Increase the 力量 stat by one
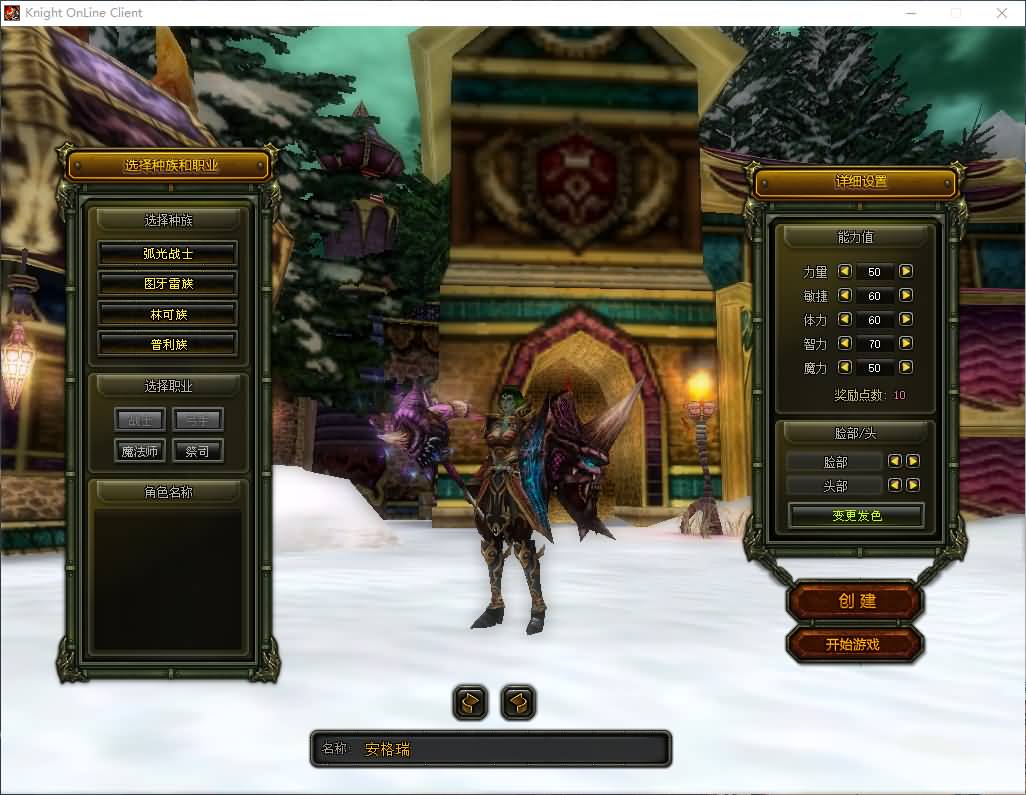 [x=906, y=271]
